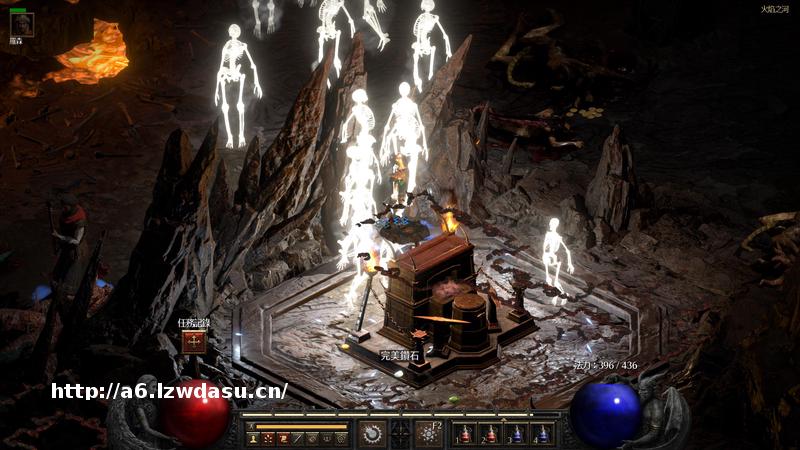Toggle the run/walk icon beside the stamina bar

tap(253, 425)
